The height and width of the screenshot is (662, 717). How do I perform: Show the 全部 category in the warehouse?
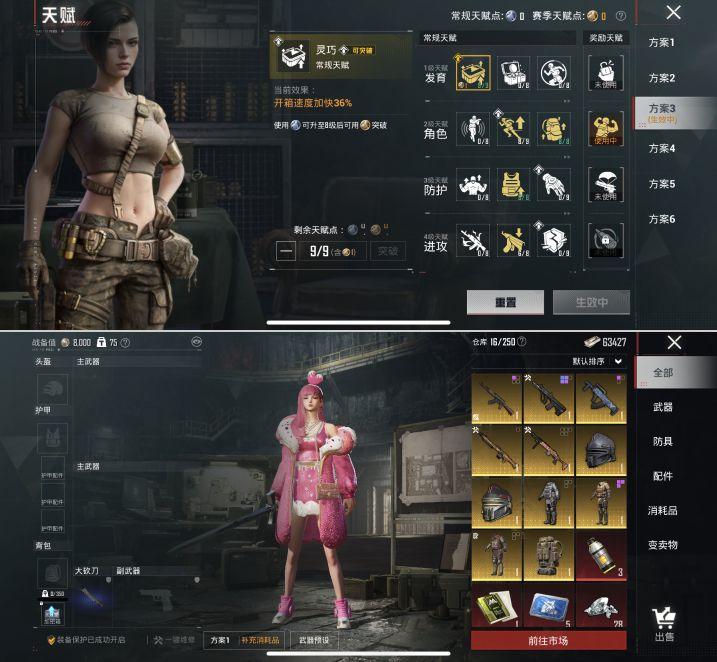click(662, 372)
